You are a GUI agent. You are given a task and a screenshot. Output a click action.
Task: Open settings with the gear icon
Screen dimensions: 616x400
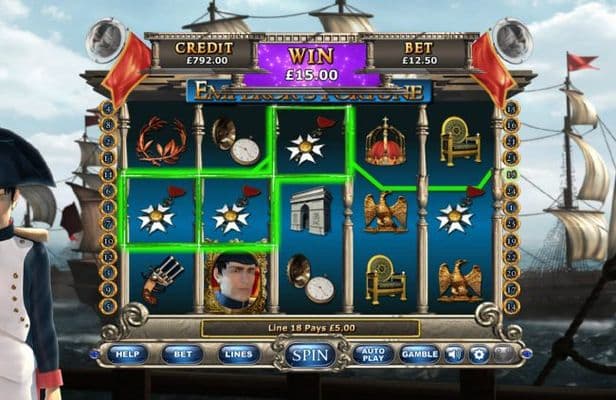(478, 354)
